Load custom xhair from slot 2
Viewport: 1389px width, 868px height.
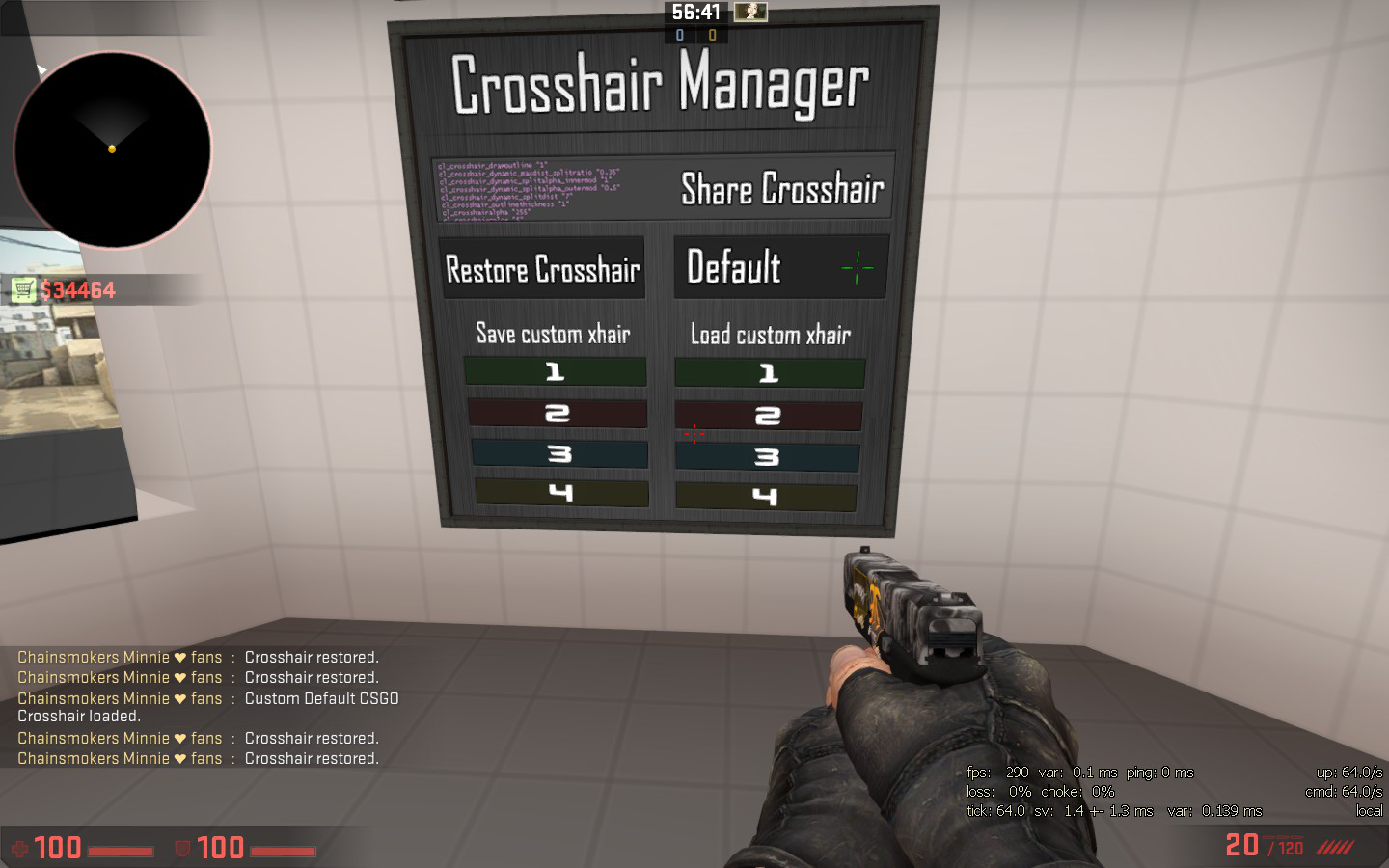[x=768, y=416]
